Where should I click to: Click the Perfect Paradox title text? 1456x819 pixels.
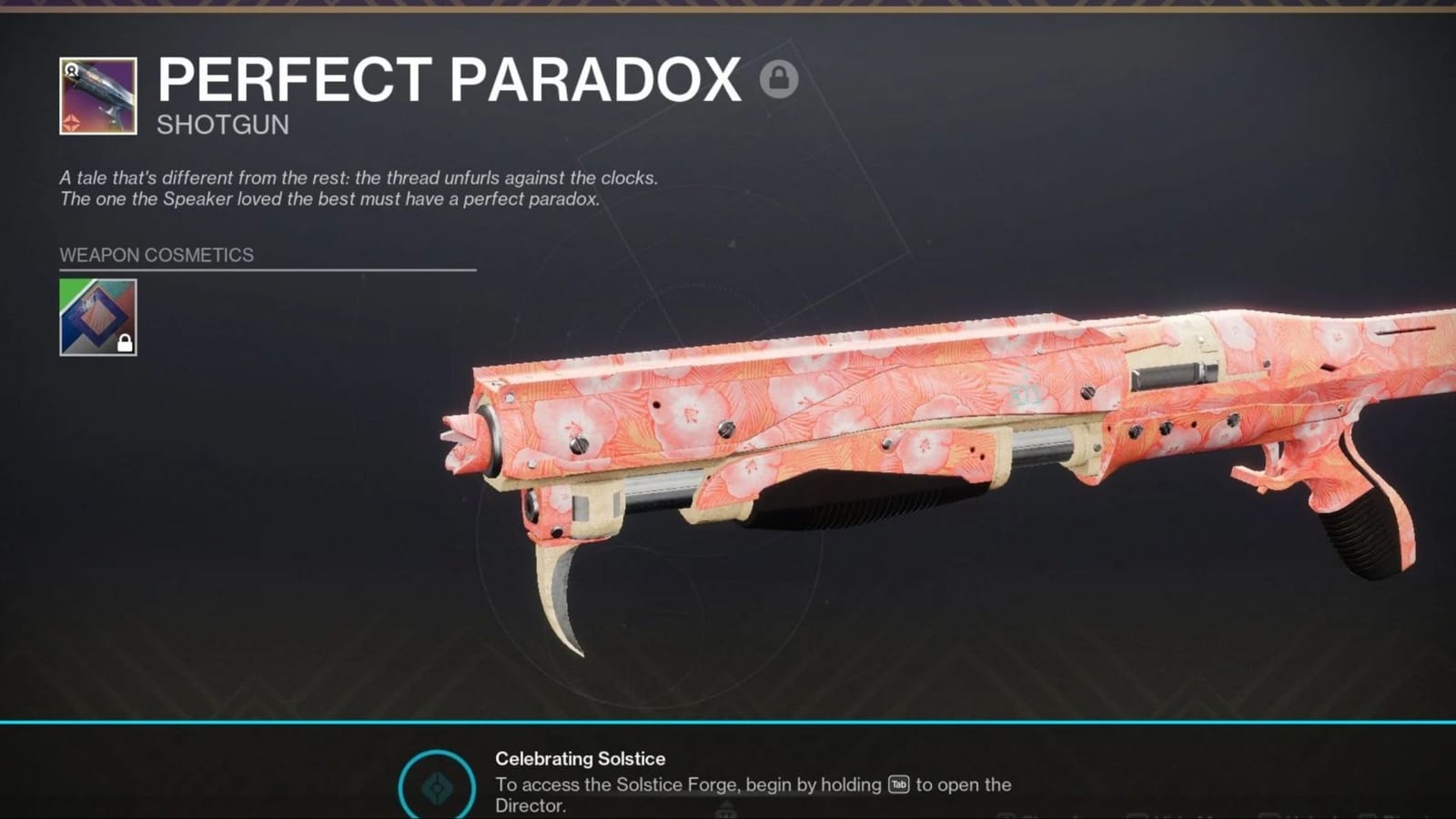point(446,80)
